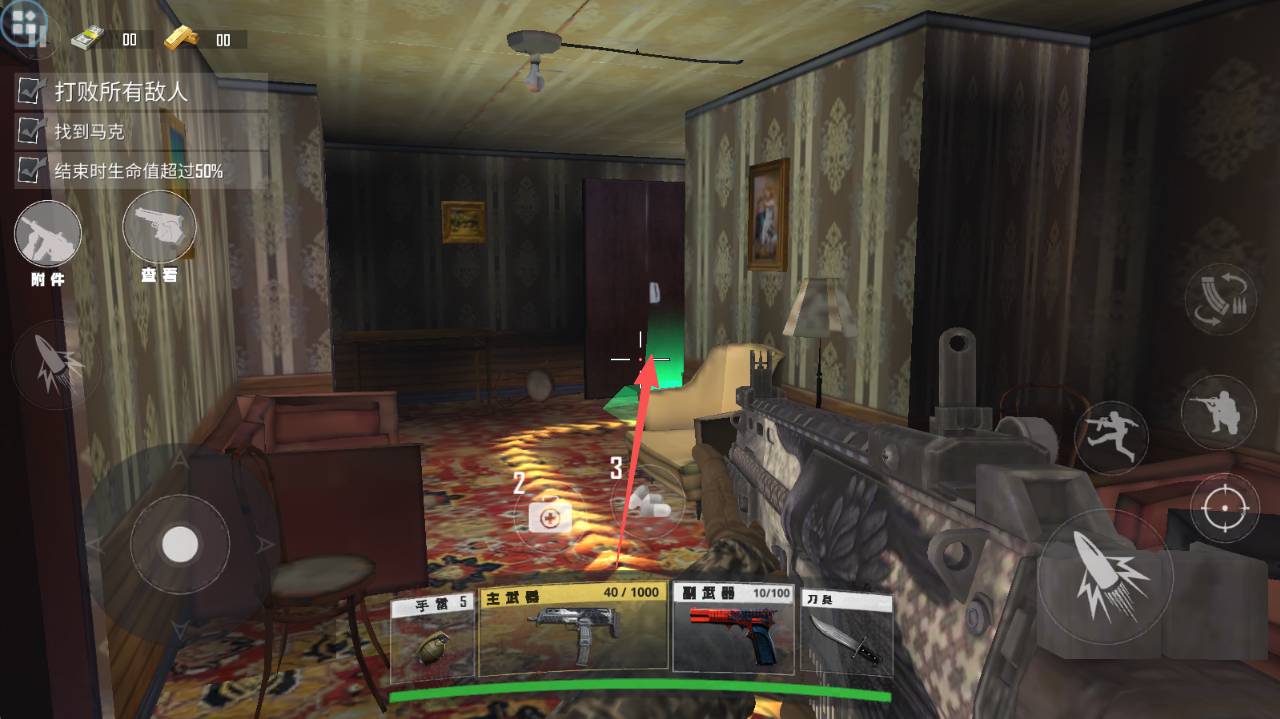Viewport: 1280px width, 719px height.
Task: Select the 找到马克 objective
Action: click(x=89, y=131)
